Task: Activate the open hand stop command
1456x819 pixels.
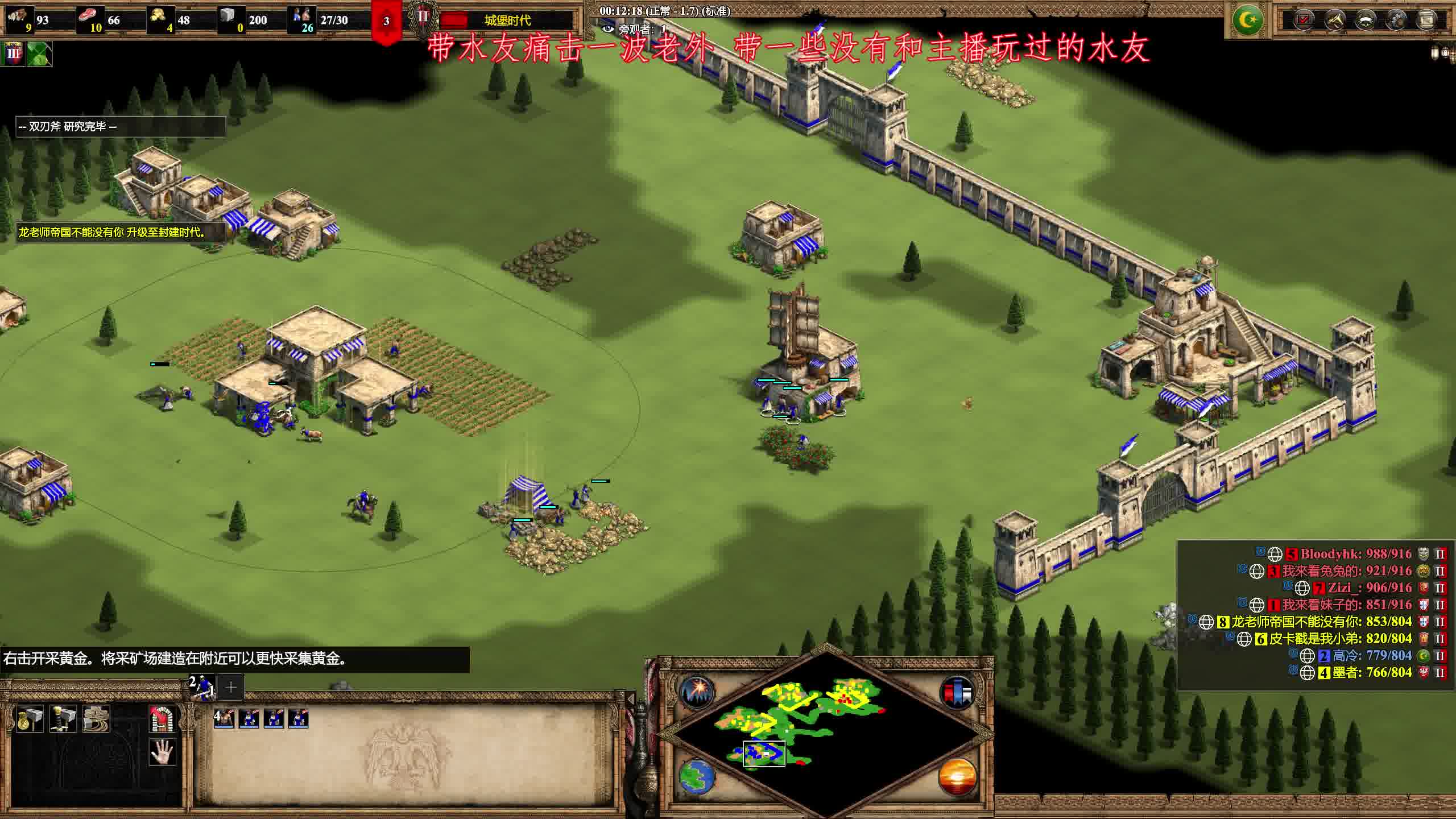Action: (x=162, y=753)
